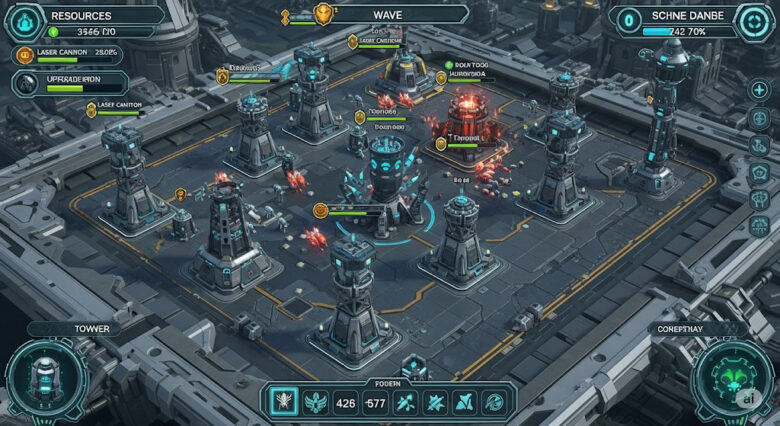Select the slot labeled 426

(346, 403)
